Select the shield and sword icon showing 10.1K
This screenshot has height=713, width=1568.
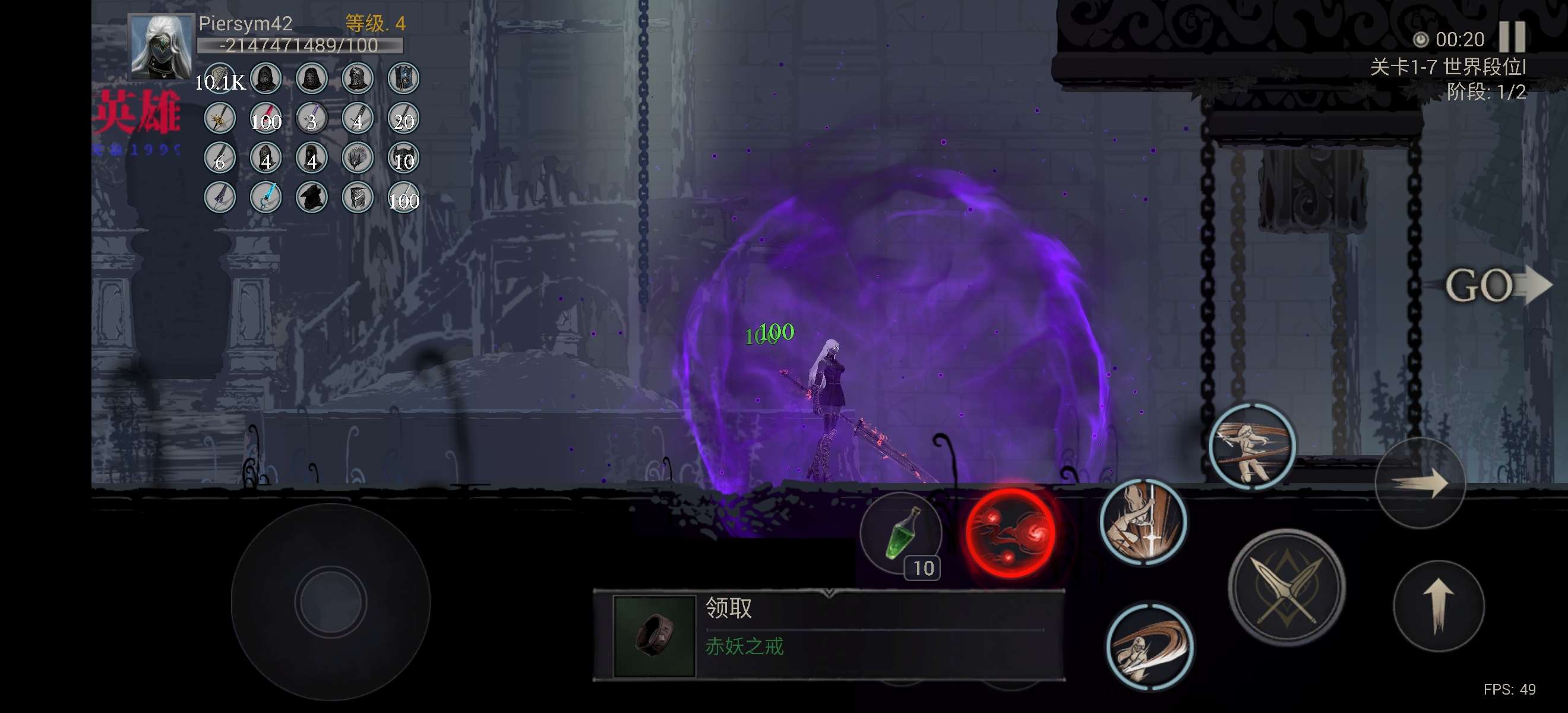click(x=220, y=78)
